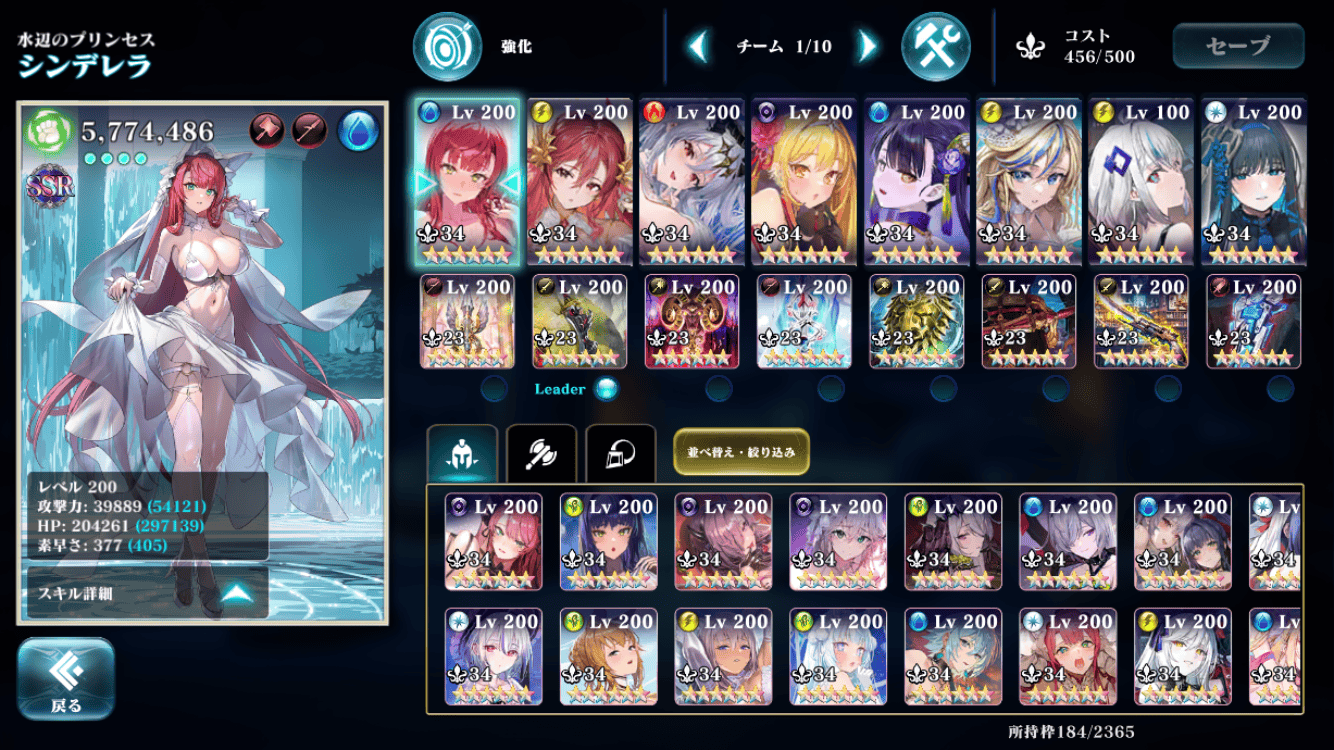Pick the leader red-haired Cinderella card
This screenshot has width=1334, height=750.
coord(467,181)
